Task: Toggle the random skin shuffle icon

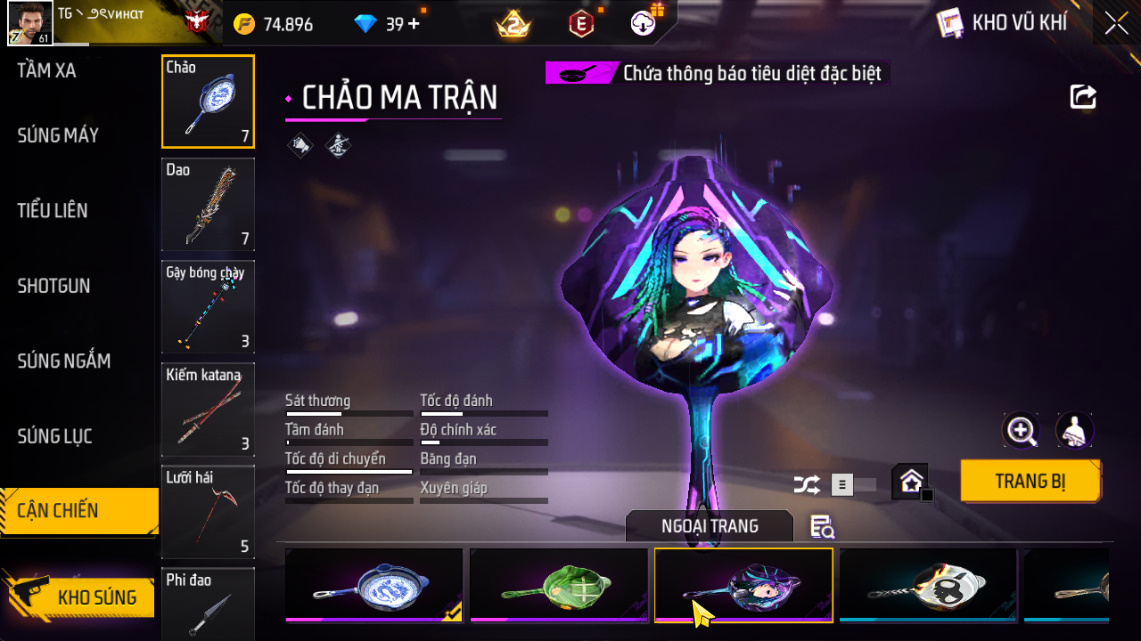Action: tap(806, 485)
